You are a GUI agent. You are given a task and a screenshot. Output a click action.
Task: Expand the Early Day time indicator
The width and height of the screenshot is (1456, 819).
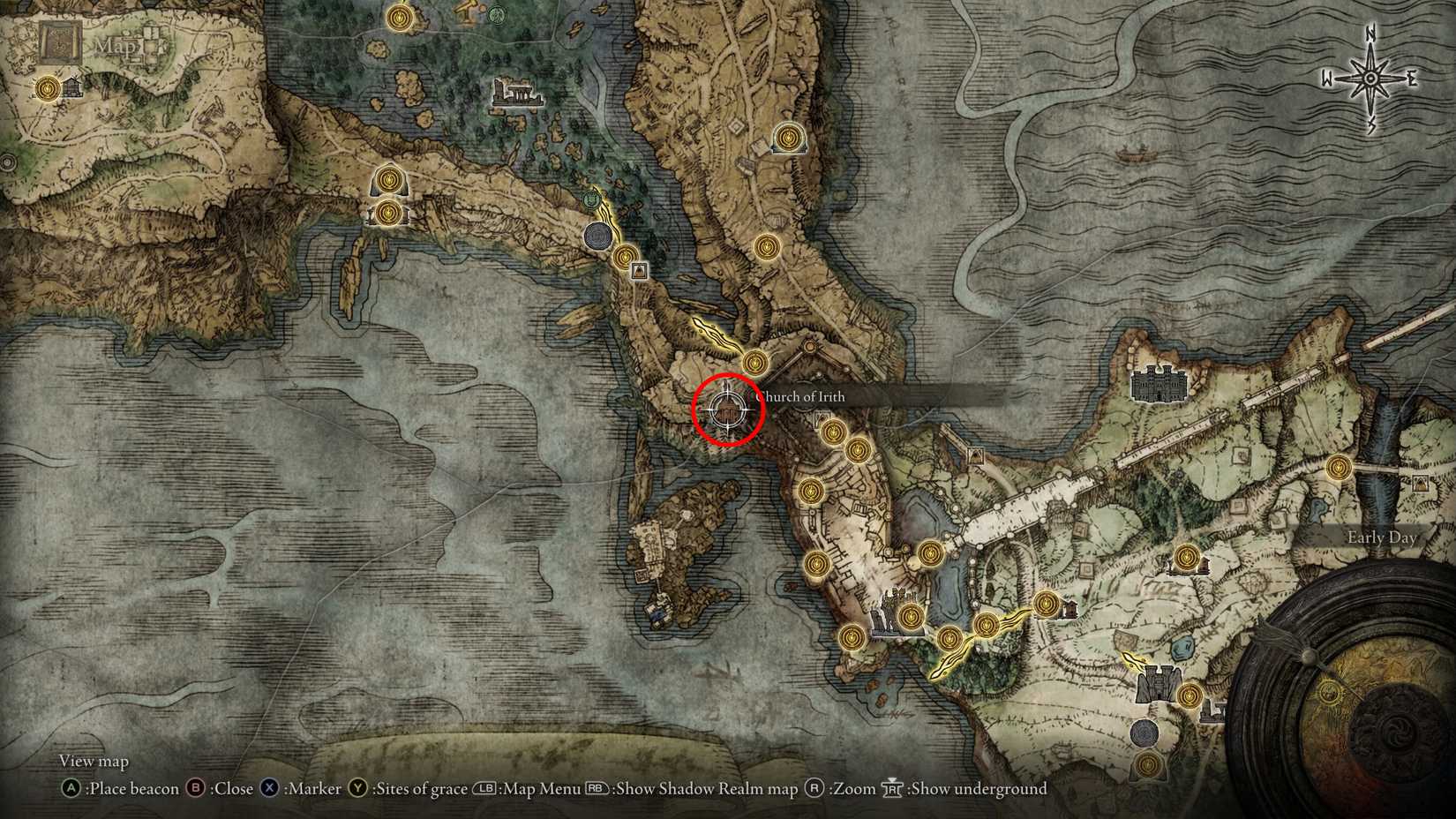click(x=1381, y=537)
